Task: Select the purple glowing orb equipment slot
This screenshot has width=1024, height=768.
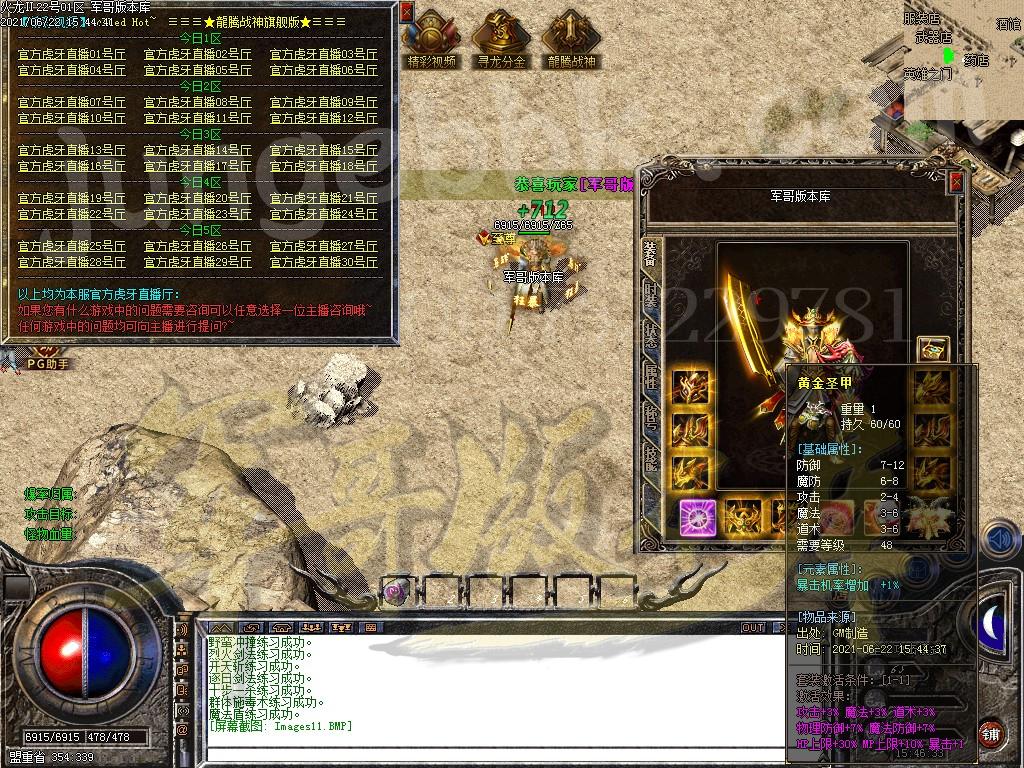Action: coord(697,518)
